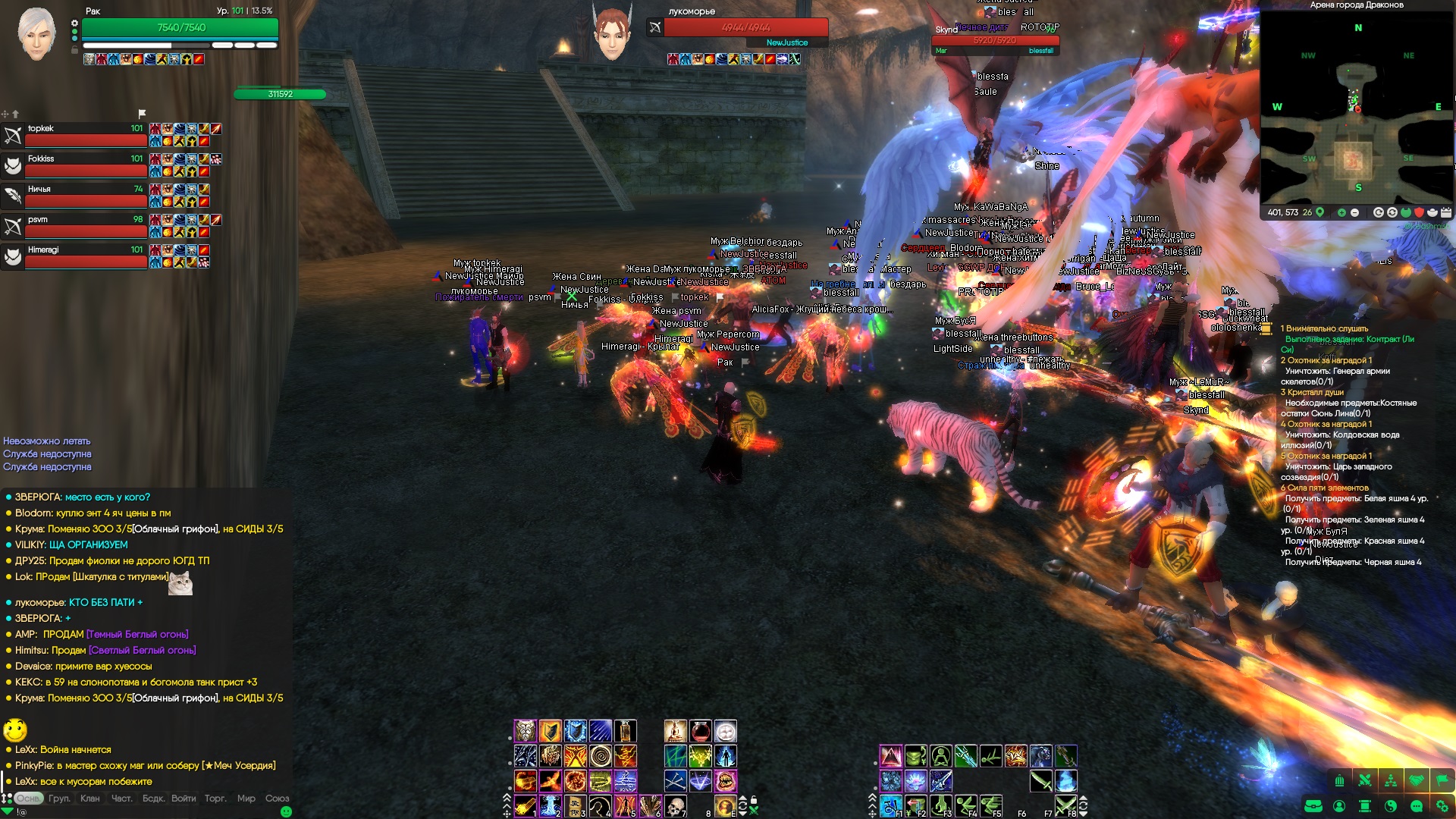Viewport: 1456px width, 819px height.
Task: Open the yin-yang skills menu icon
Action: [x=1391, y=806]
